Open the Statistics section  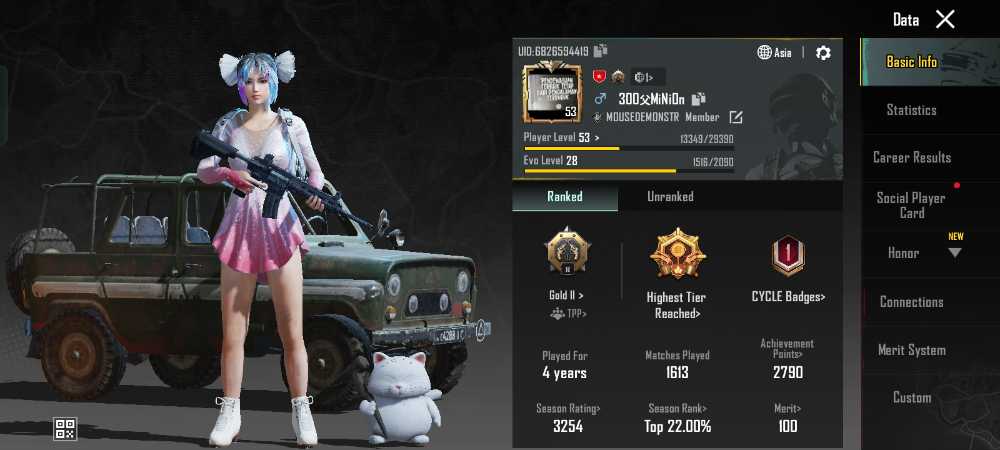(911, 110)
